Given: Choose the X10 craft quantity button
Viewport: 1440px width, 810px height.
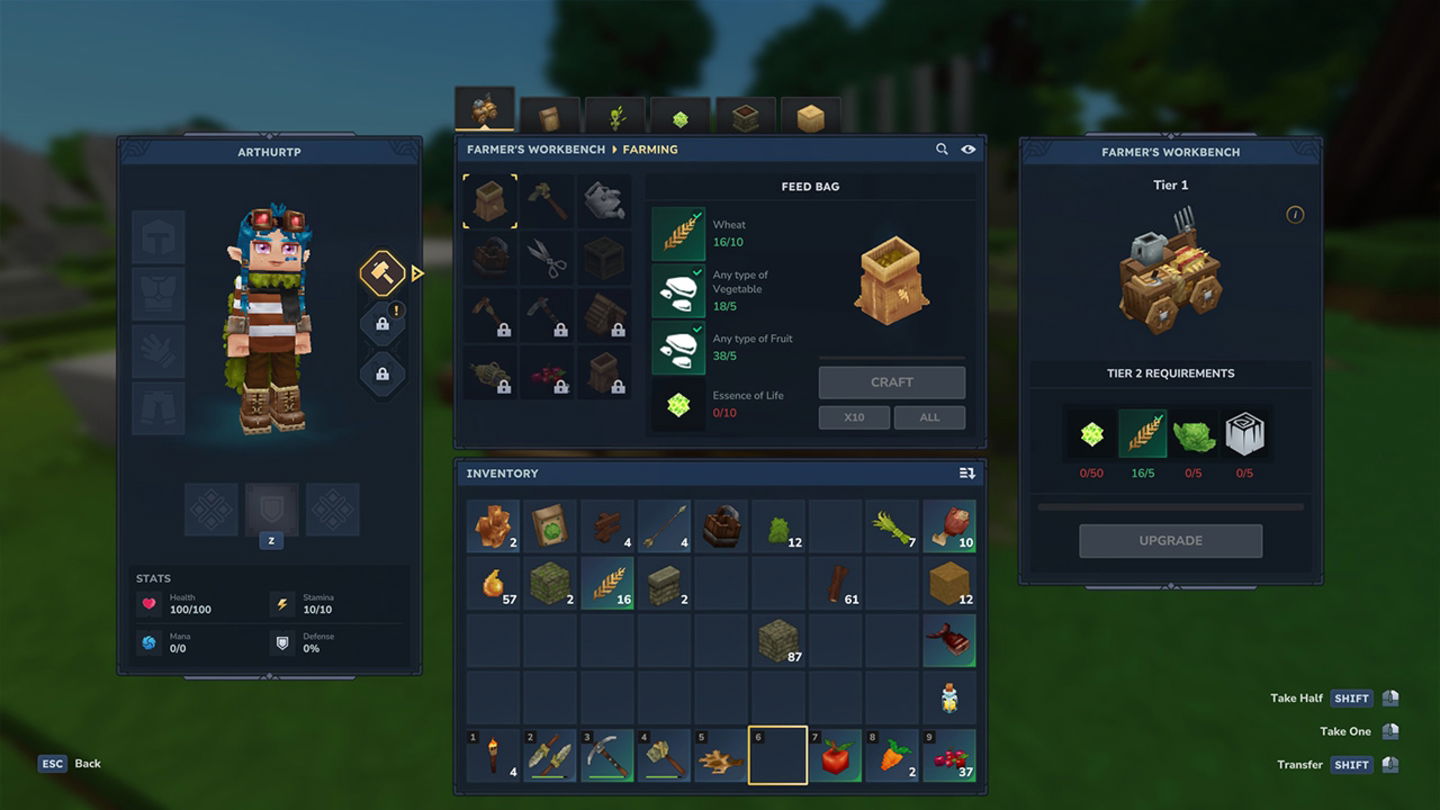Looking at the screenshot, I should pyautogui.click(x=853, y=417).
